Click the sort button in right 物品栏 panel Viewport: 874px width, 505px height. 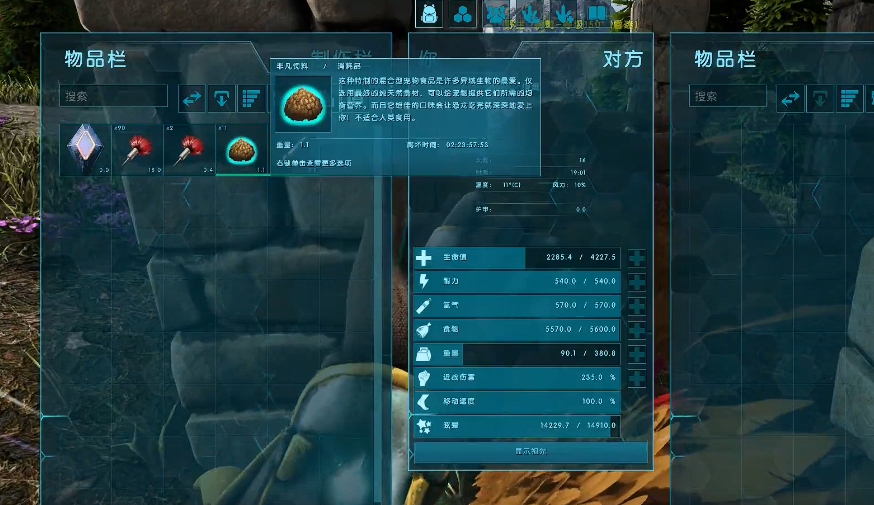click(849, 98)
